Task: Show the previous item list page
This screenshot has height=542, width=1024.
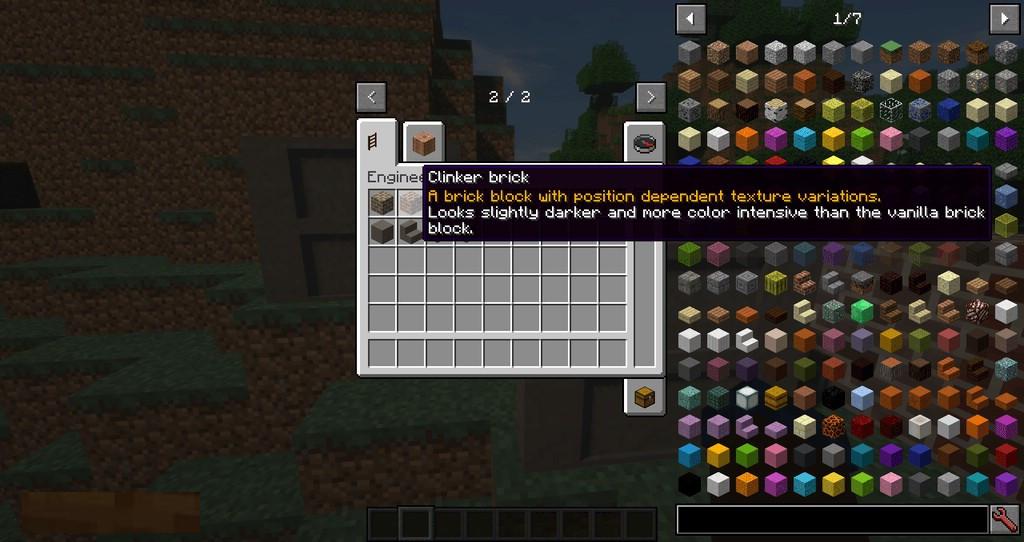Action: pyautogui.click(x=690, y=18)
